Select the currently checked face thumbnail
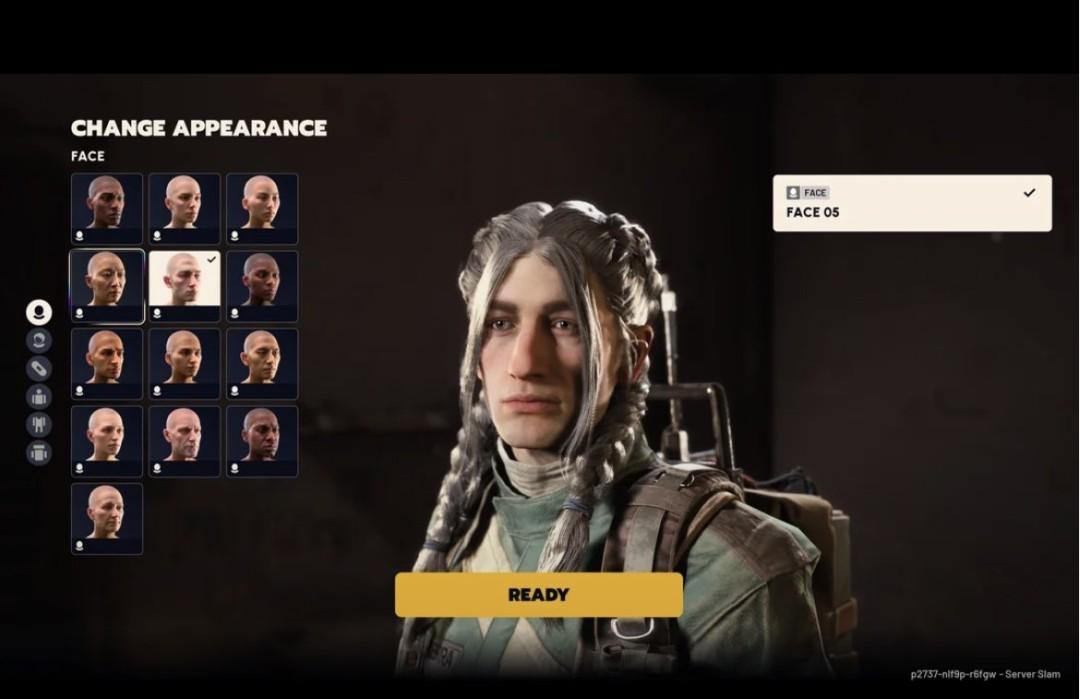 (184, 286)
